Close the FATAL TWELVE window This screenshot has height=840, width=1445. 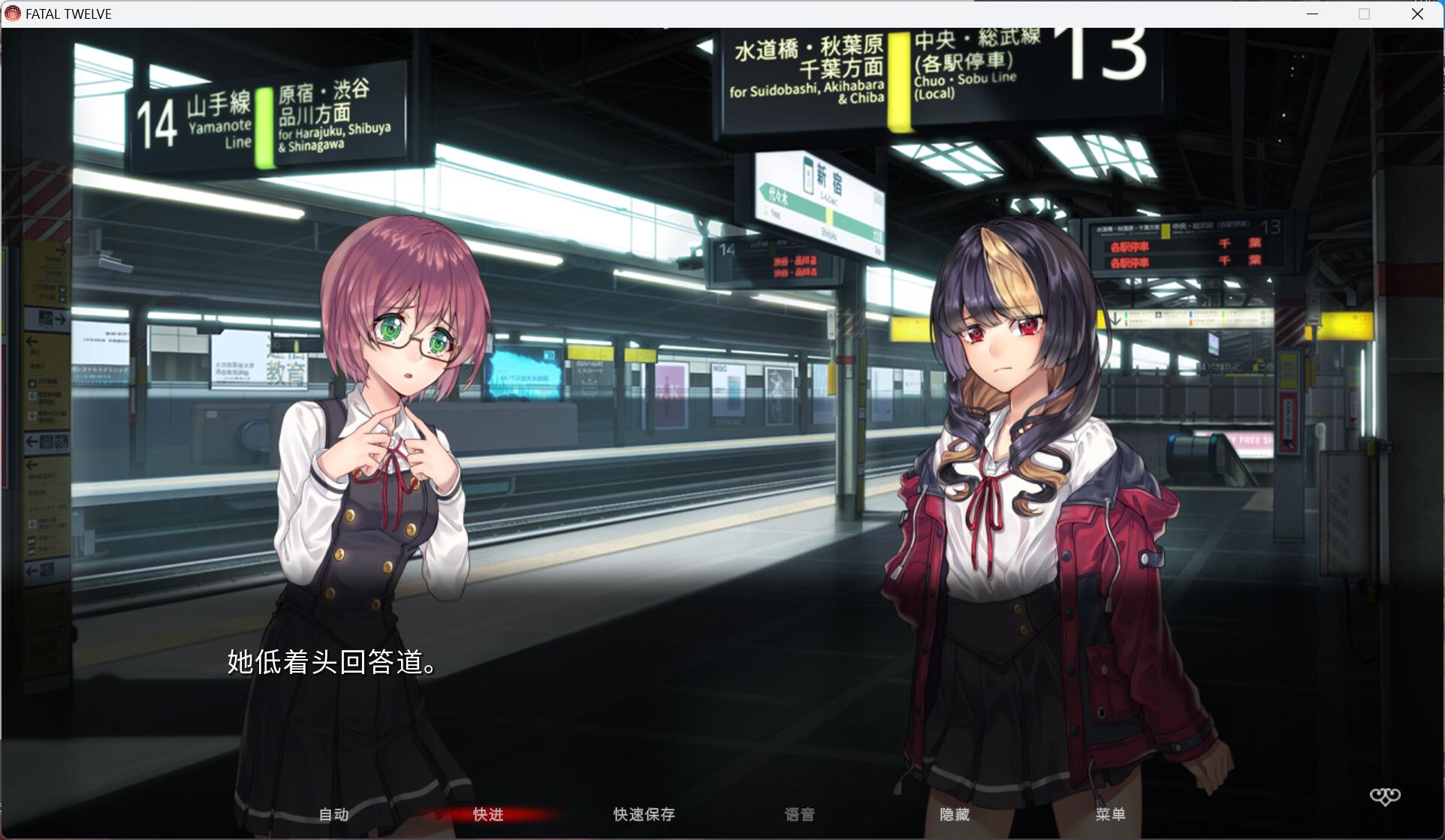[1418, 13]
